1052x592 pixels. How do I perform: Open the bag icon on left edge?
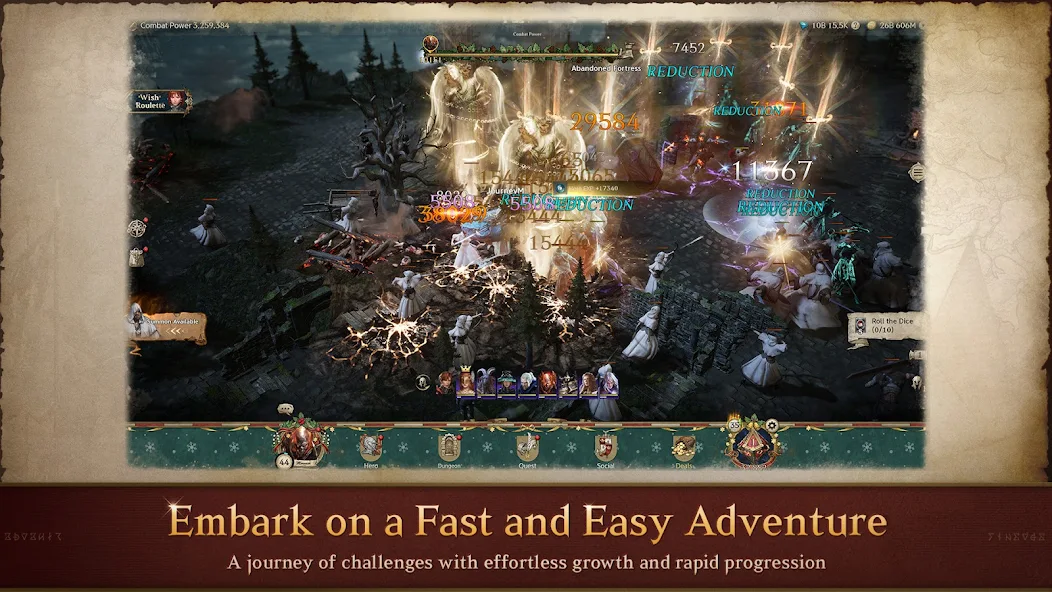138,257
